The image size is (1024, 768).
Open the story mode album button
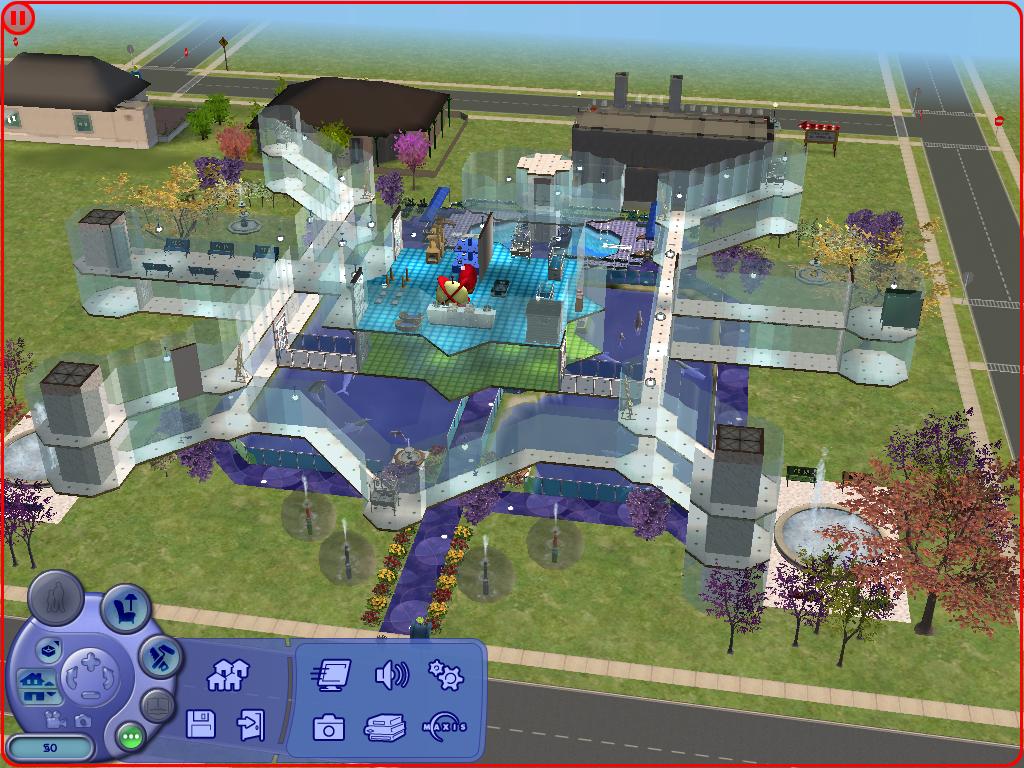[x=158, y=704]
